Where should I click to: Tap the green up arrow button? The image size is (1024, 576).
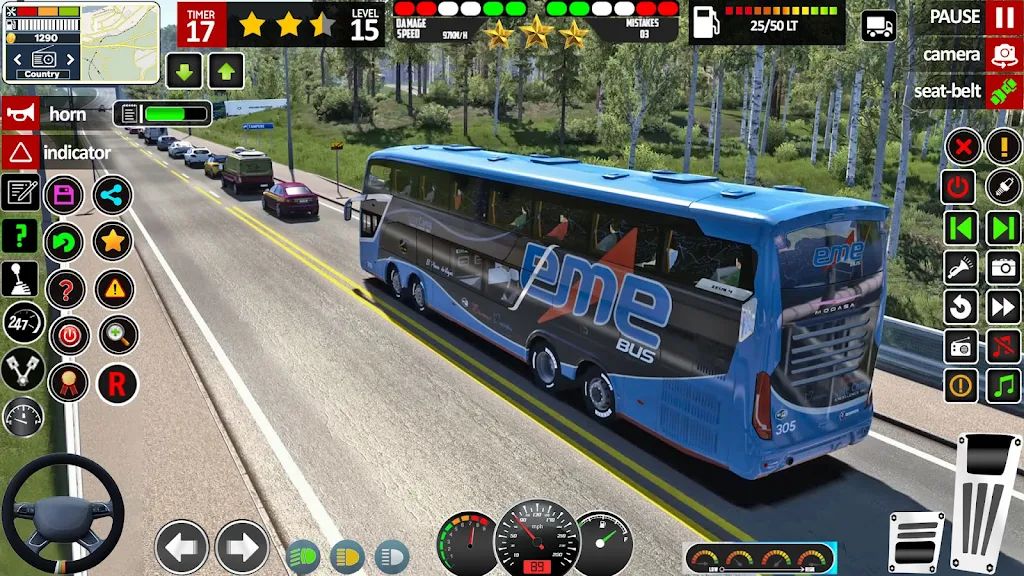click(x=226, y=70)
